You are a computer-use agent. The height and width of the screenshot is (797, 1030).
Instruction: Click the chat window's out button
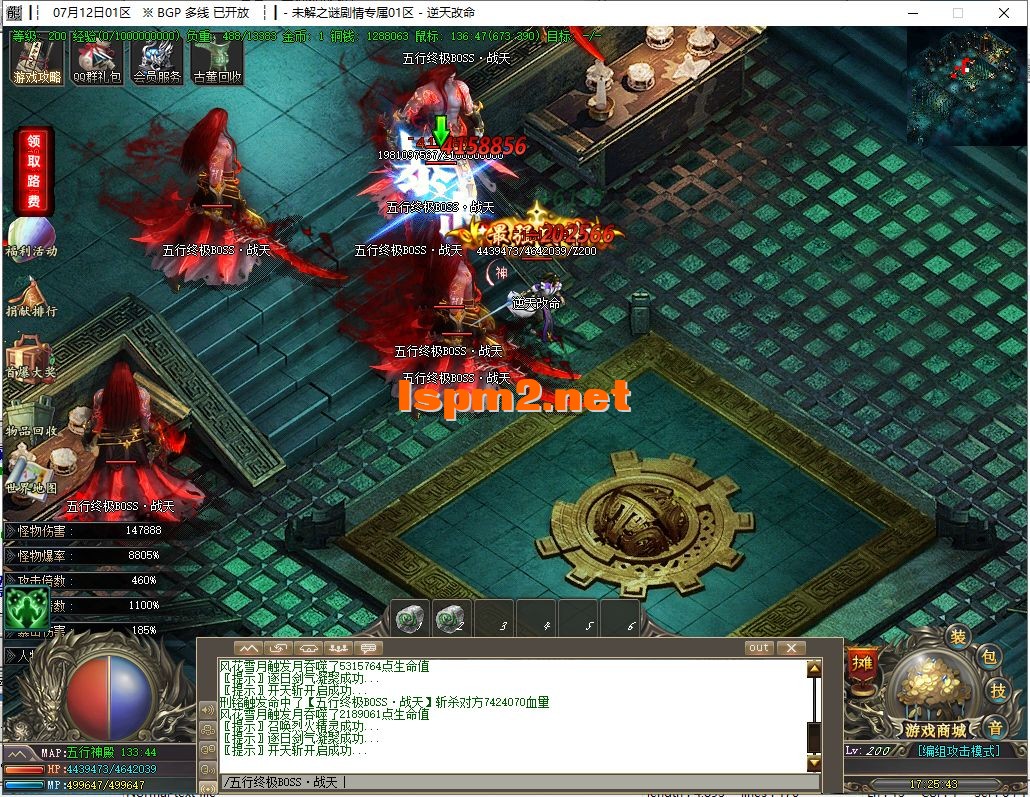tap(759, 648)
